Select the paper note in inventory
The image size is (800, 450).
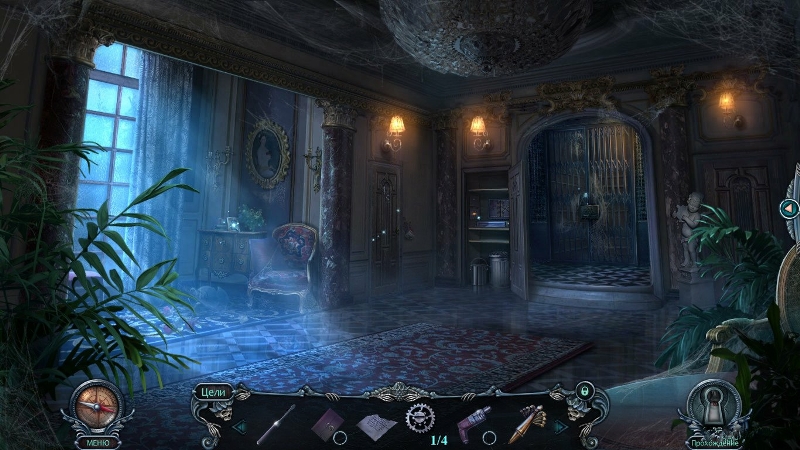pyautogui.click(x=375, y=424)
